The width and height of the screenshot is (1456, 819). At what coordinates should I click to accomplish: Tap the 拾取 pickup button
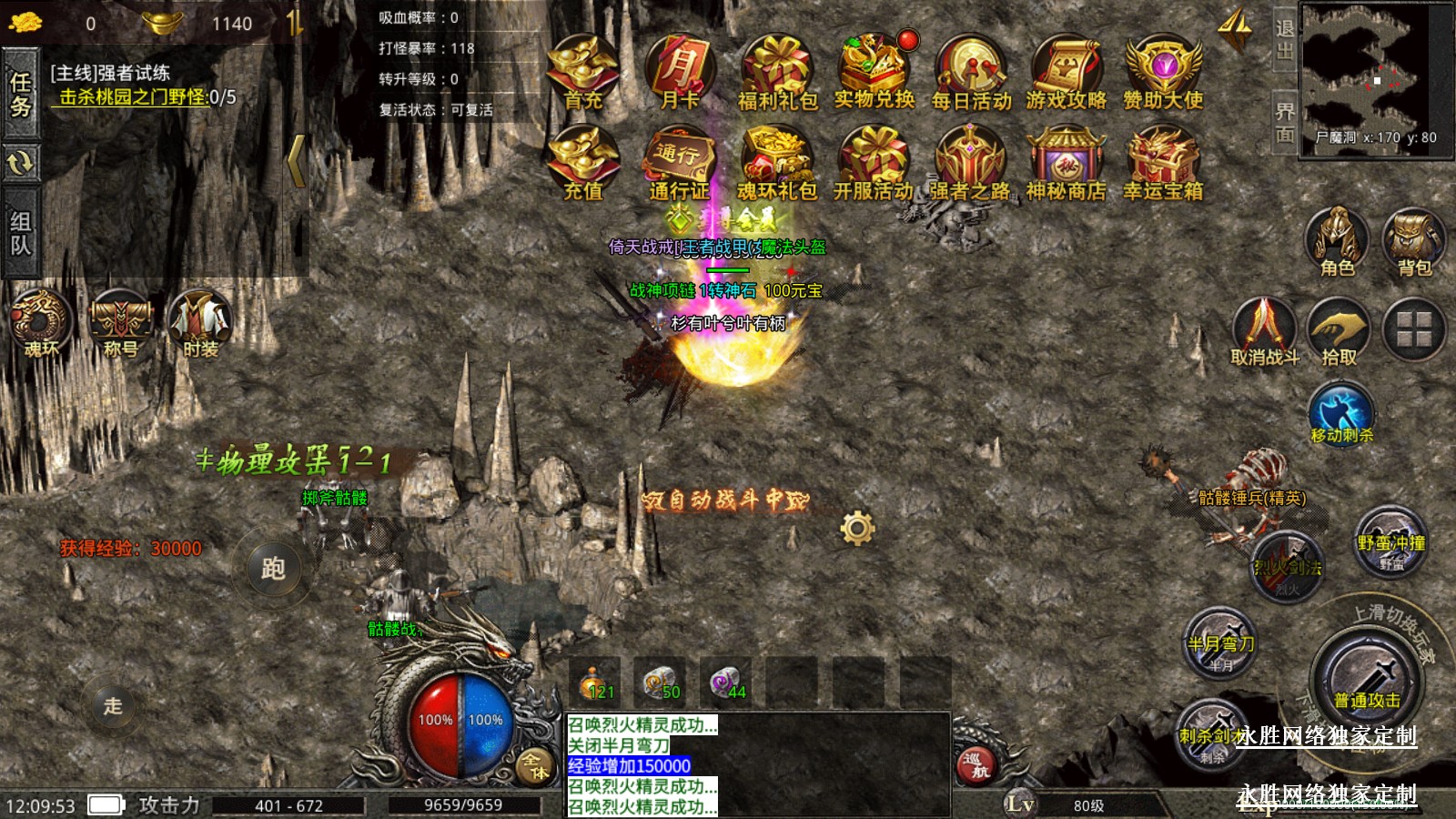pos(1339,329)
